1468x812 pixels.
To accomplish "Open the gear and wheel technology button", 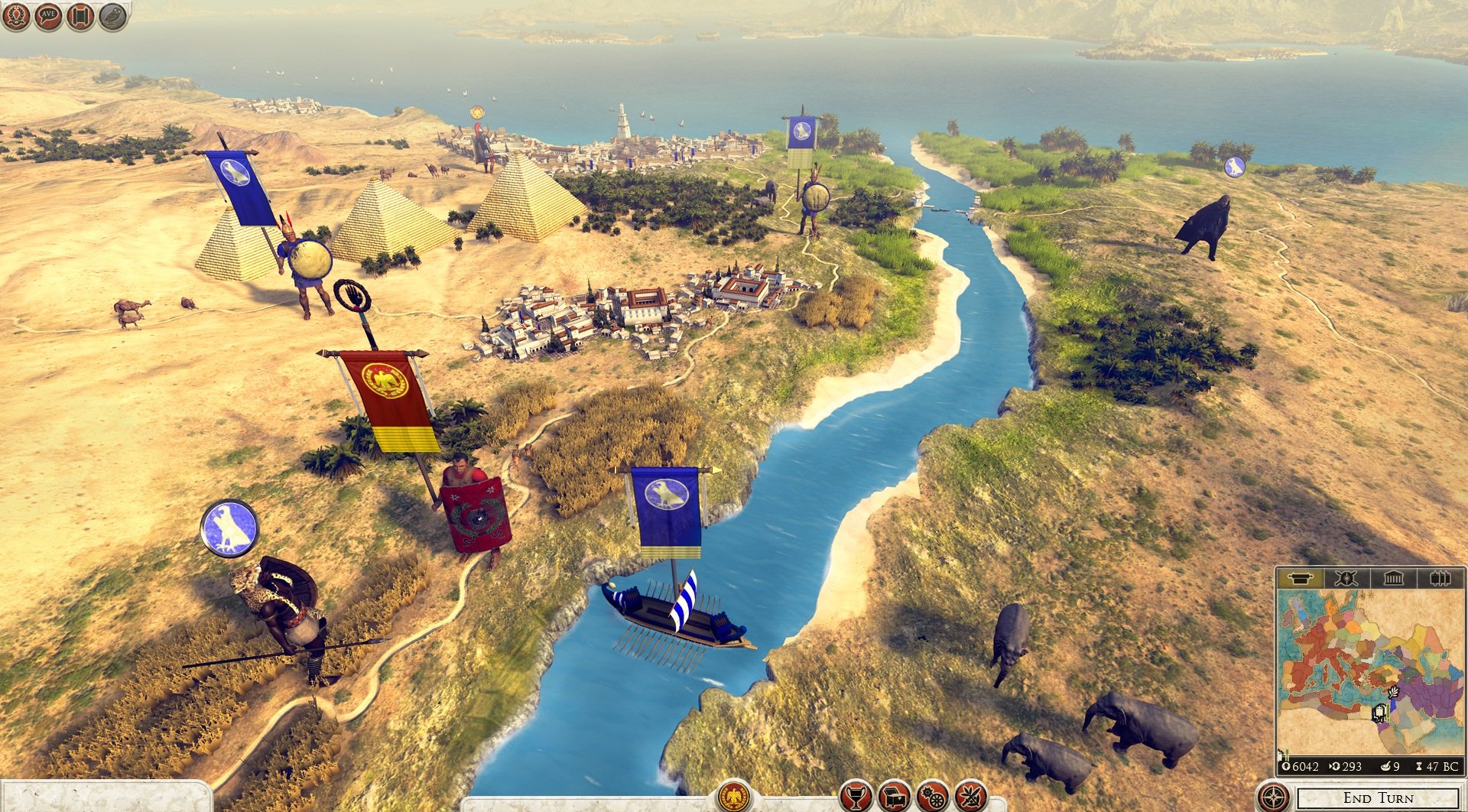I will tap(933, 797).
